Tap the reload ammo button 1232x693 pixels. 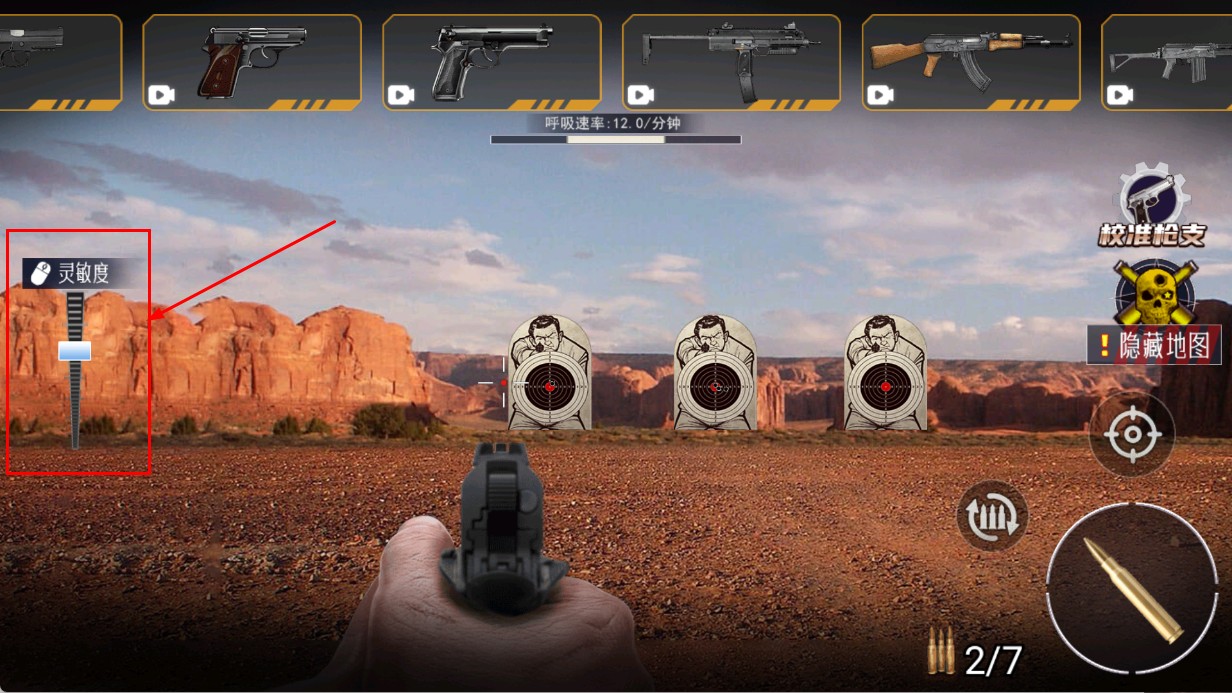click(x=992, y=516)
